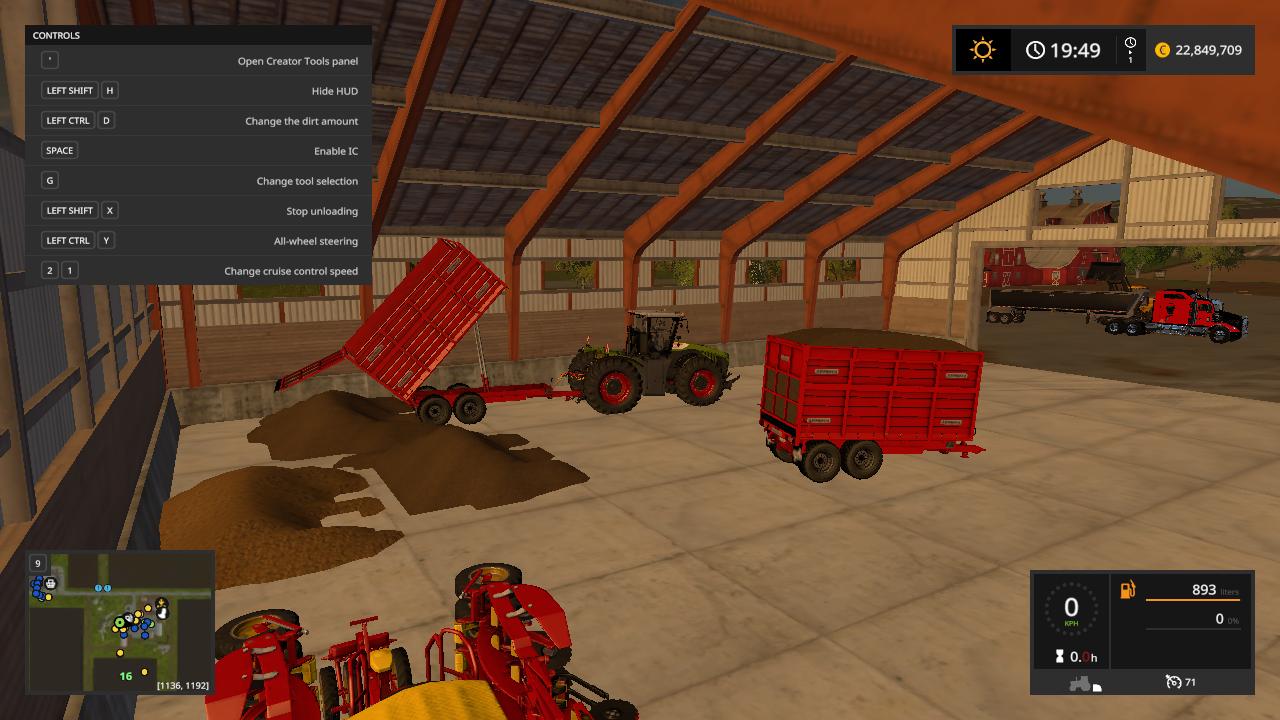Open the Change tool selection entry

(x=196, y=181)
